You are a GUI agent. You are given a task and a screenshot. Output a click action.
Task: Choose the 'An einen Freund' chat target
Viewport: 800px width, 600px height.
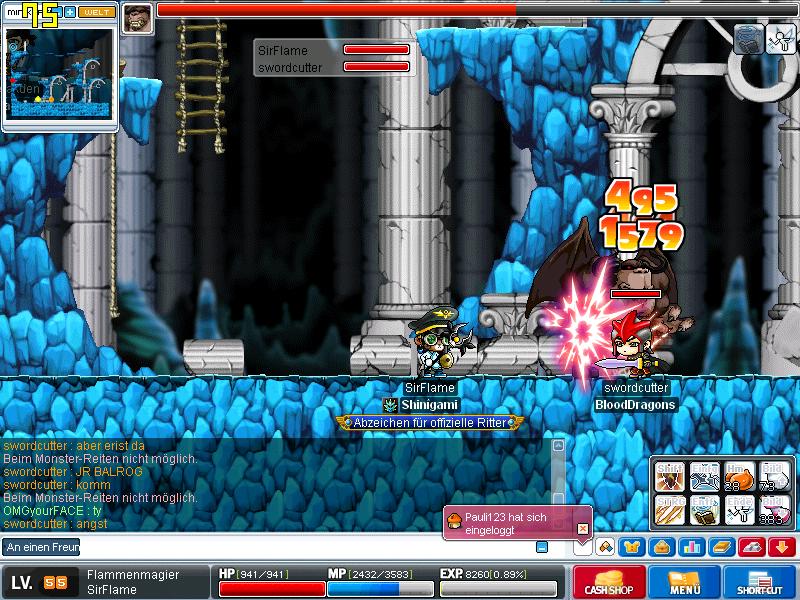click(x=42, y=547)
